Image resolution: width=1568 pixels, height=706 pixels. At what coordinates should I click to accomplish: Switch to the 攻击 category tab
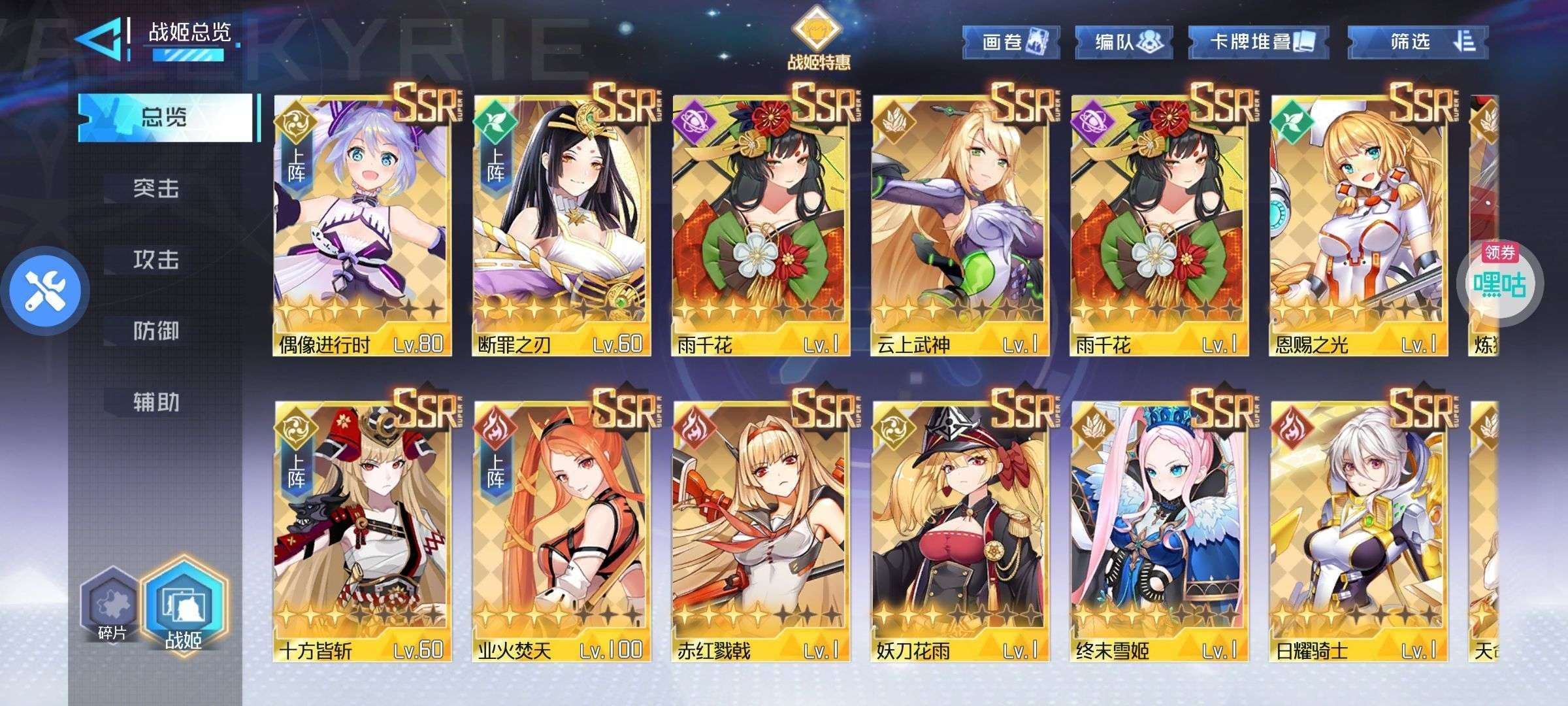(155, 260)
